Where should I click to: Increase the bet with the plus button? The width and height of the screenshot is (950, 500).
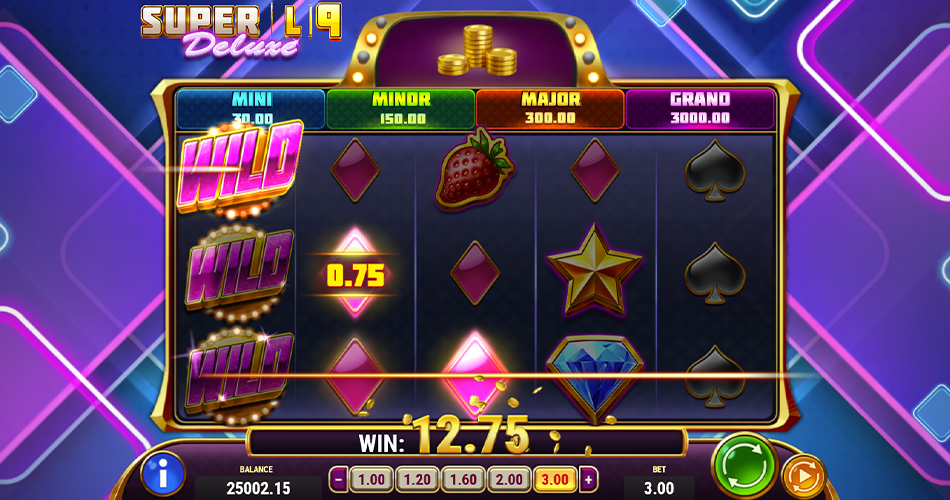click(589, 479)
